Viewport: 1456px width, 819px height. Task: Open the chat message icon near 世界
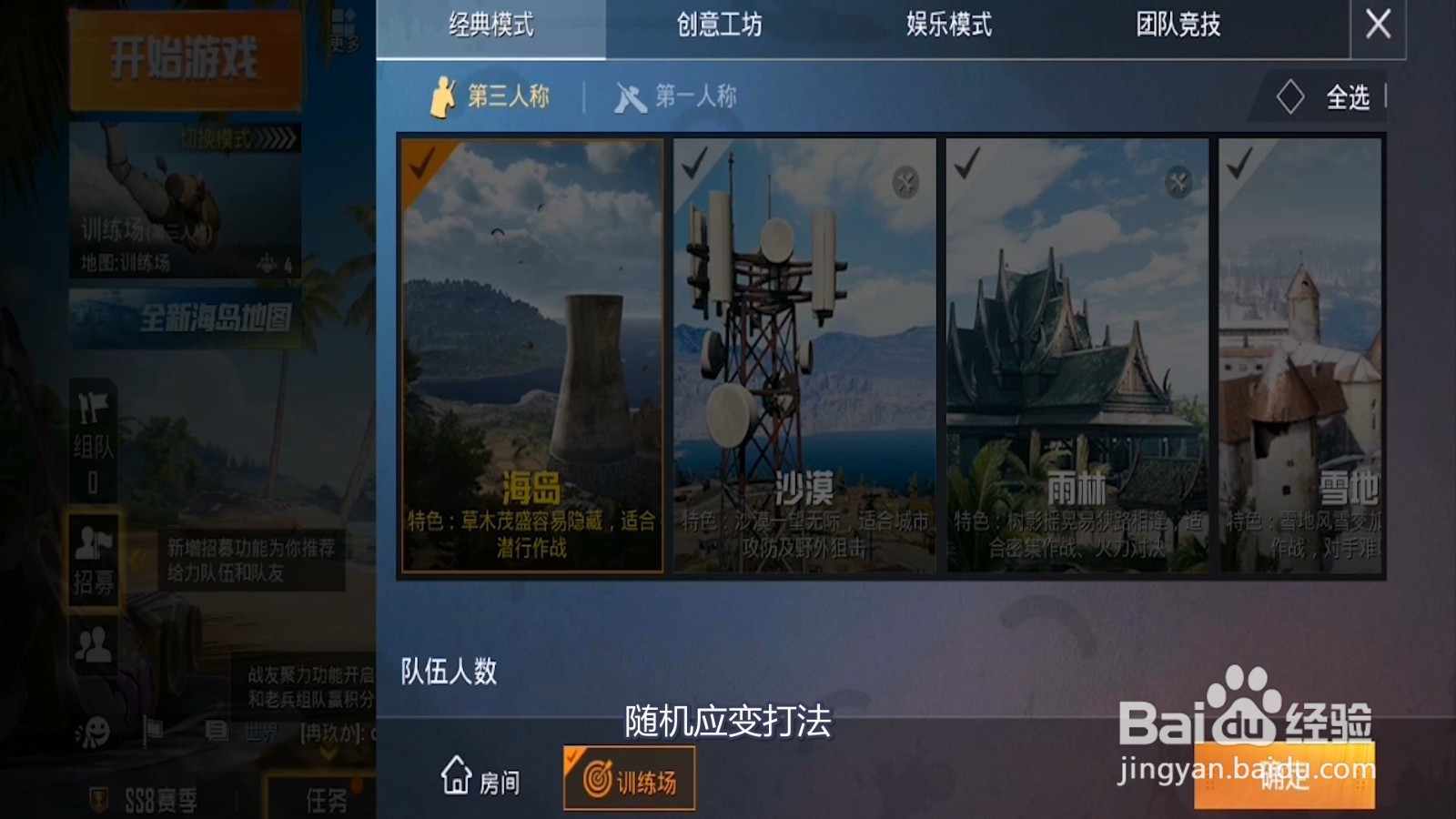pos(217,728)
